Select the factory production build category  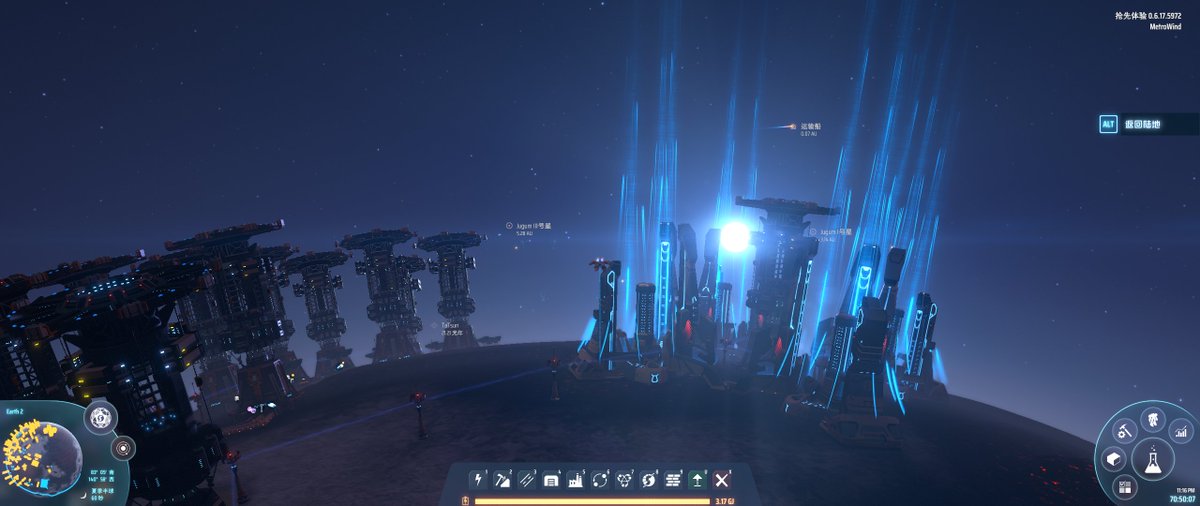[575, 480]
